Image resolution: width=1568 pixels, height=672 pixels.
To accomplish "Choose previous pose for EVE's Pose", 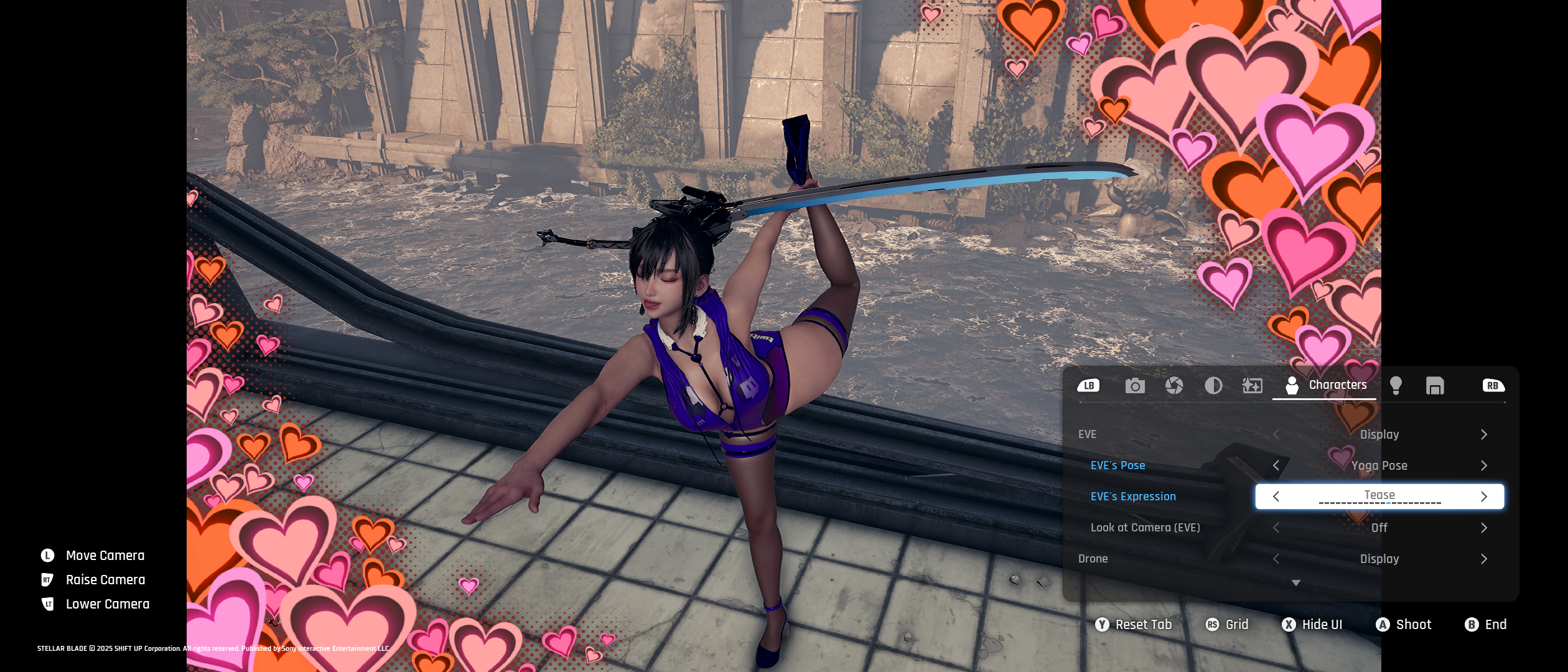I will pos(1276,465).
